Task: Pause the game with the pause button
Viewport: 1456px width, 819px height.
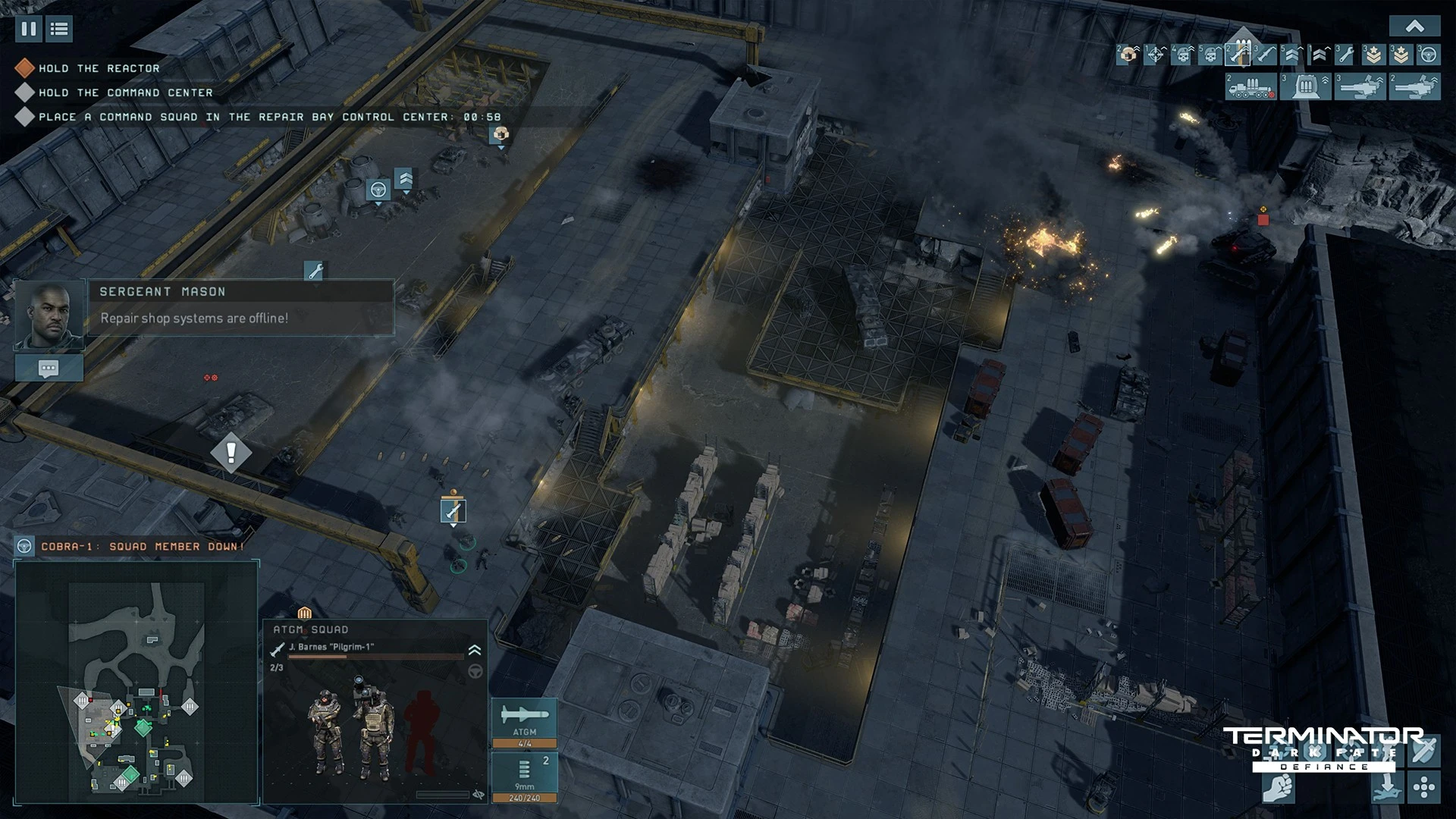Action: [29, 30]
